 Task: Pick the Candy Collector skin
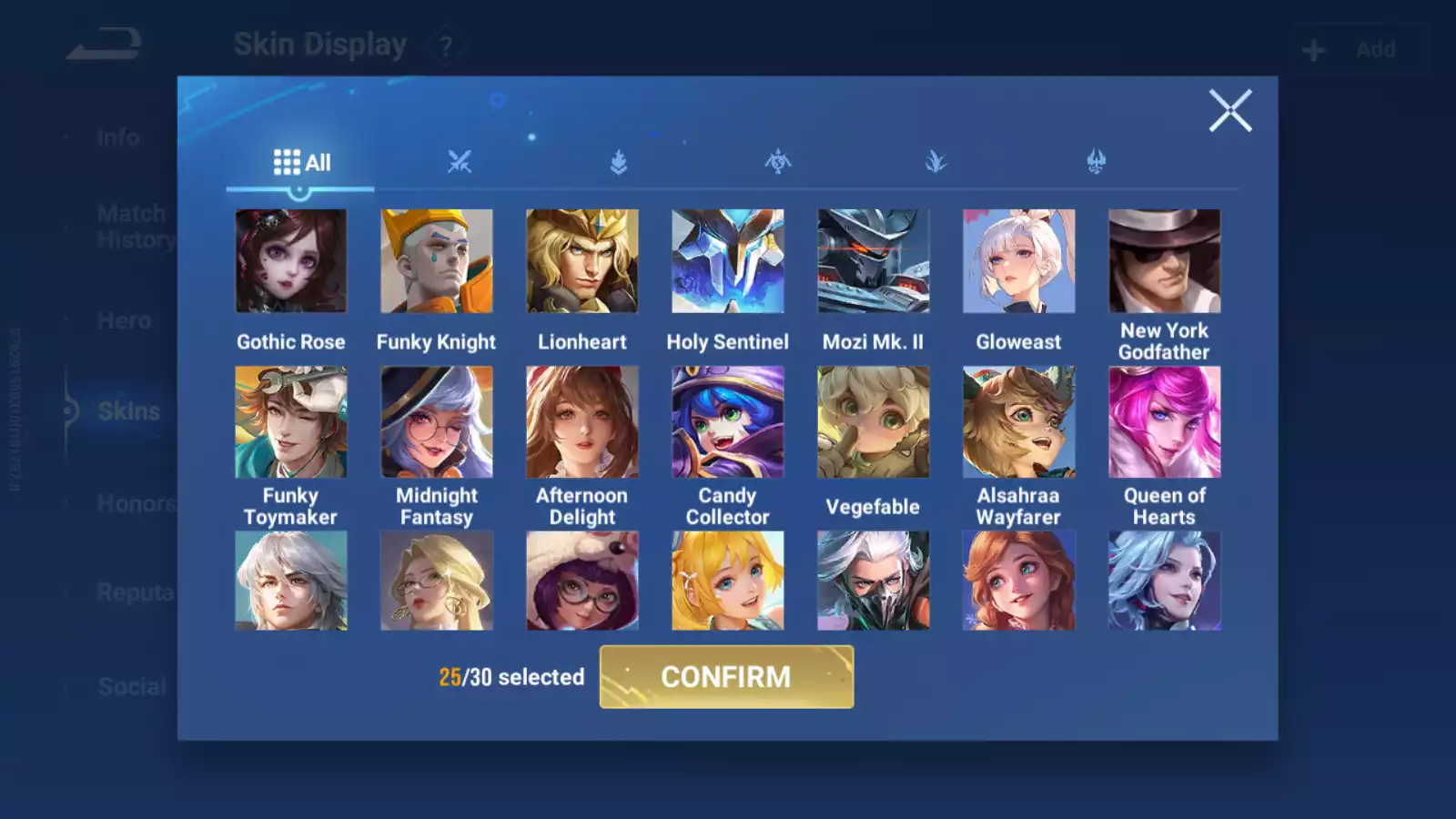click(728, 422)
